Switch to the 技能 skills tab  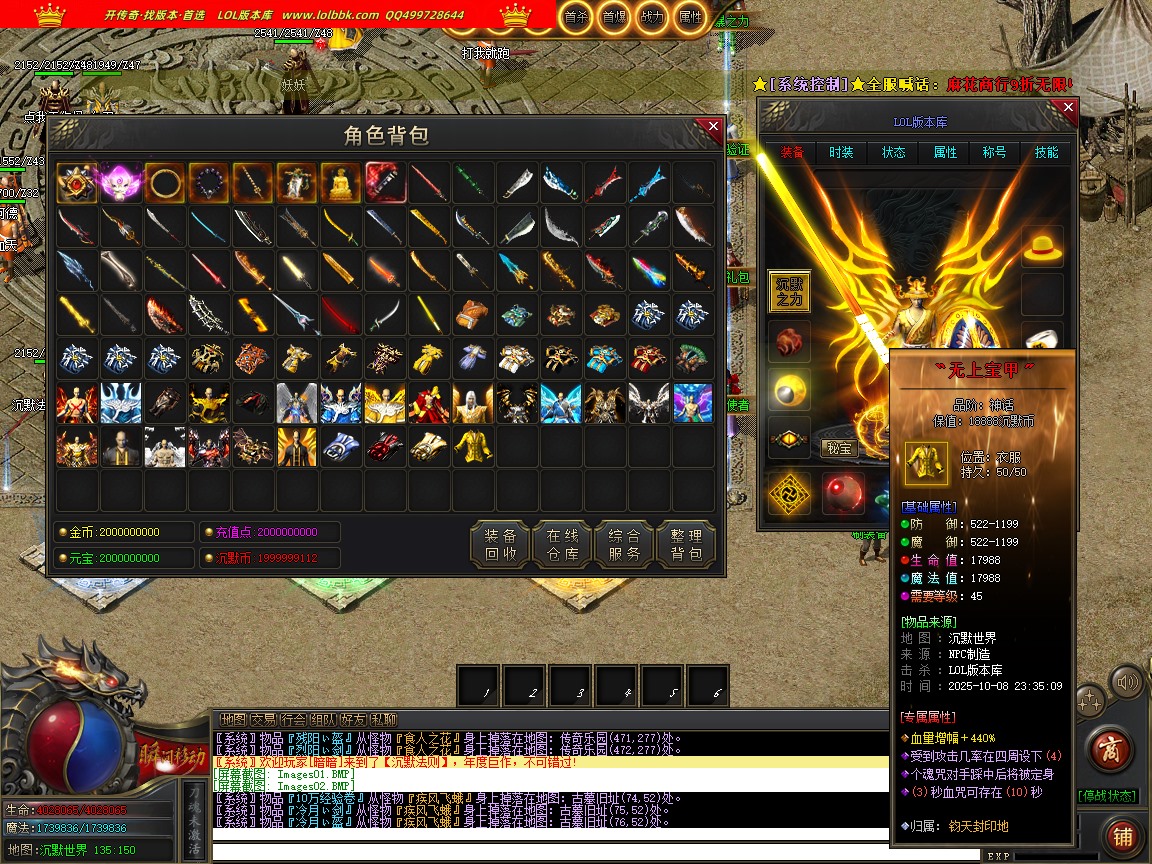click(x=1046, y=153)
